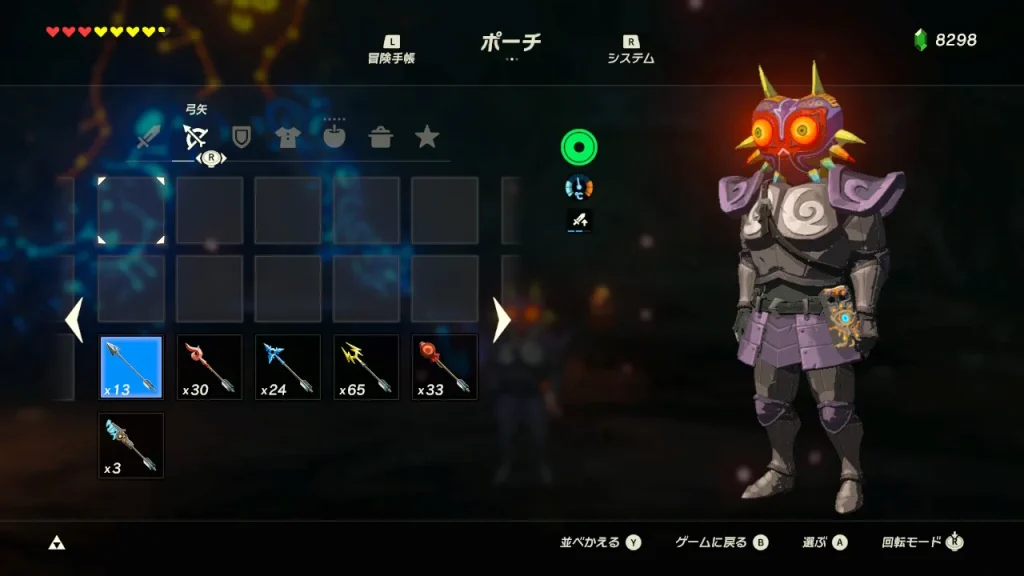Viewport: 1024px width, 576px height.
Task: Show the cooking pot food tab
Action: click(380, 137)
